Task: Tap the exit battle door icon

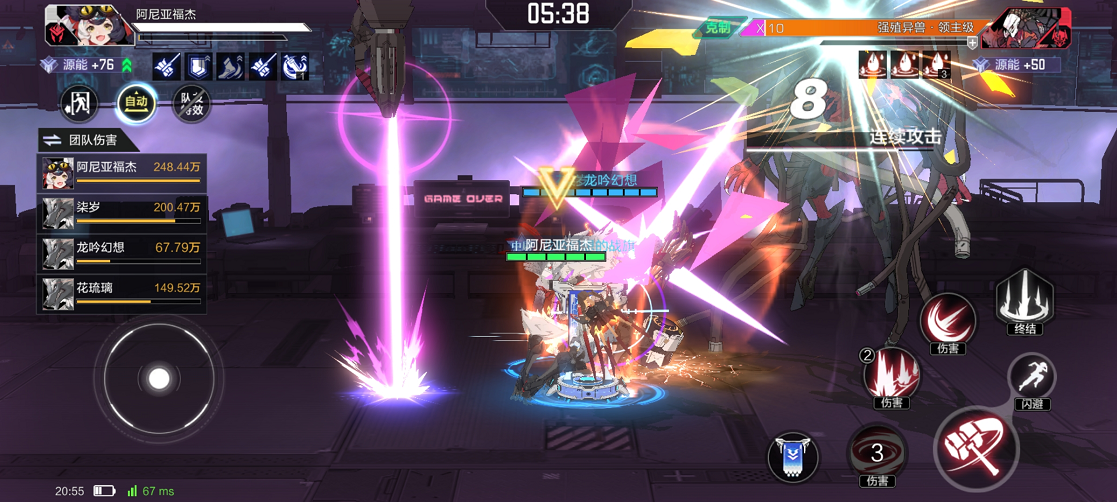Action: pos(79,103)
